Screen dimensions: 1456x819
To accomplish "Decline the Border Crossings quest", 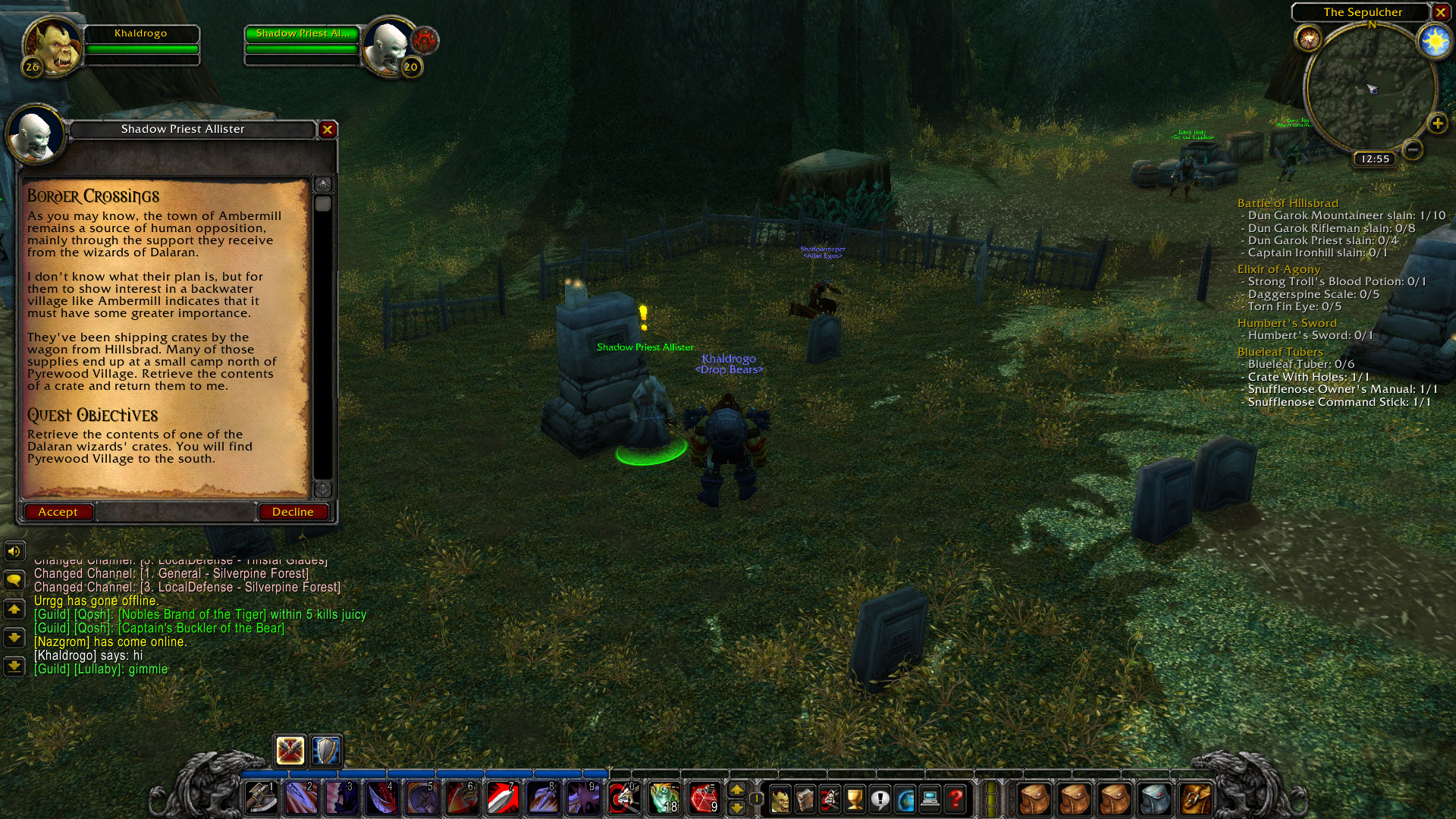I will click(293, 511).
